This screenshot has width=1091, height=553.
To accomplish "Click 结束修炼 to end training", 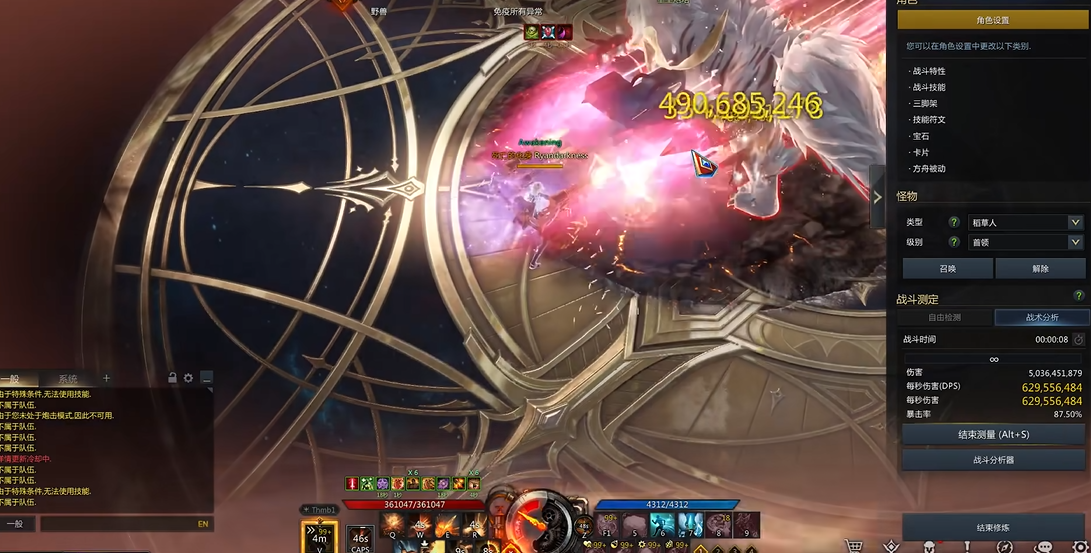I will point(992,527).
